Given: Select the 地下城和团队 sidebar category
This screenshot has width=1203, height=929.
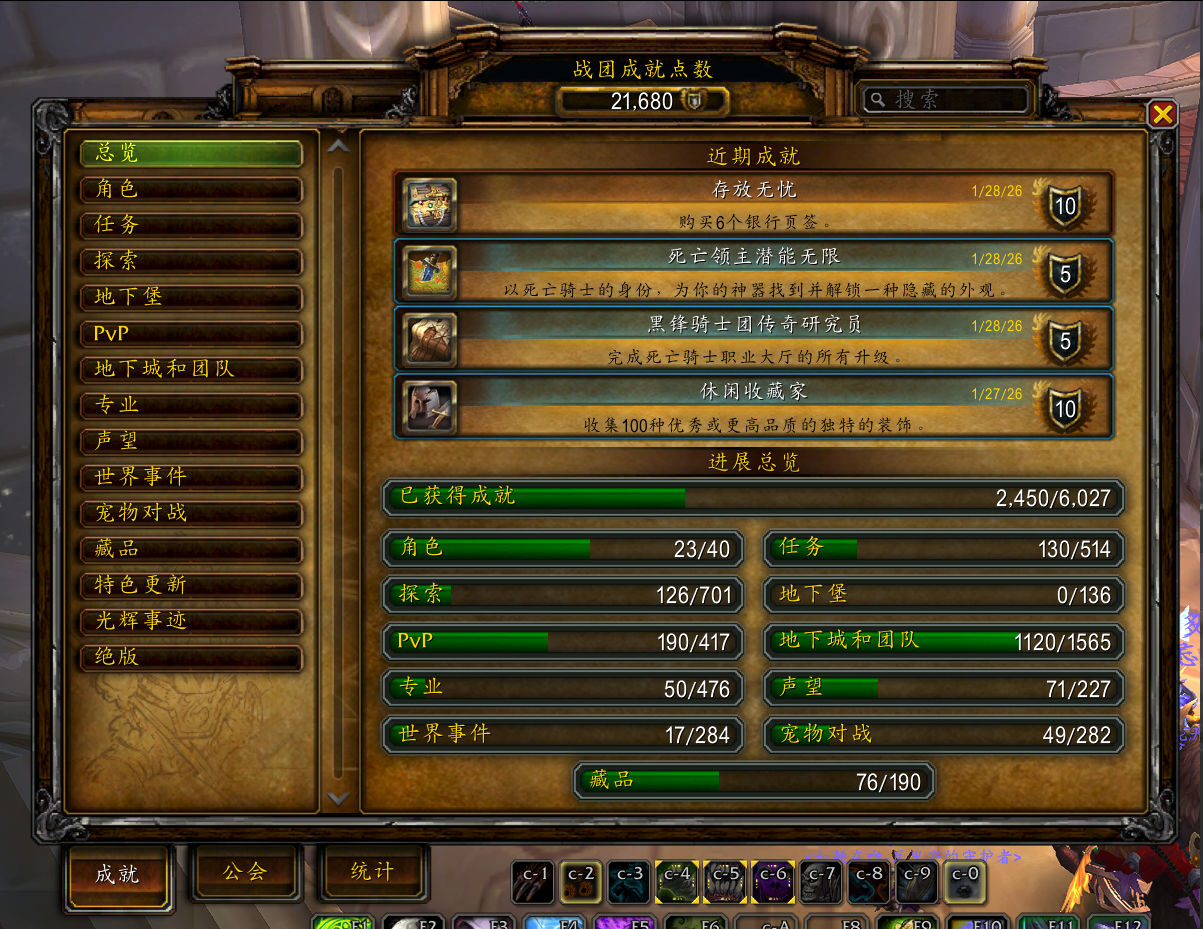Looking at the screenshot, I should 191,369.
